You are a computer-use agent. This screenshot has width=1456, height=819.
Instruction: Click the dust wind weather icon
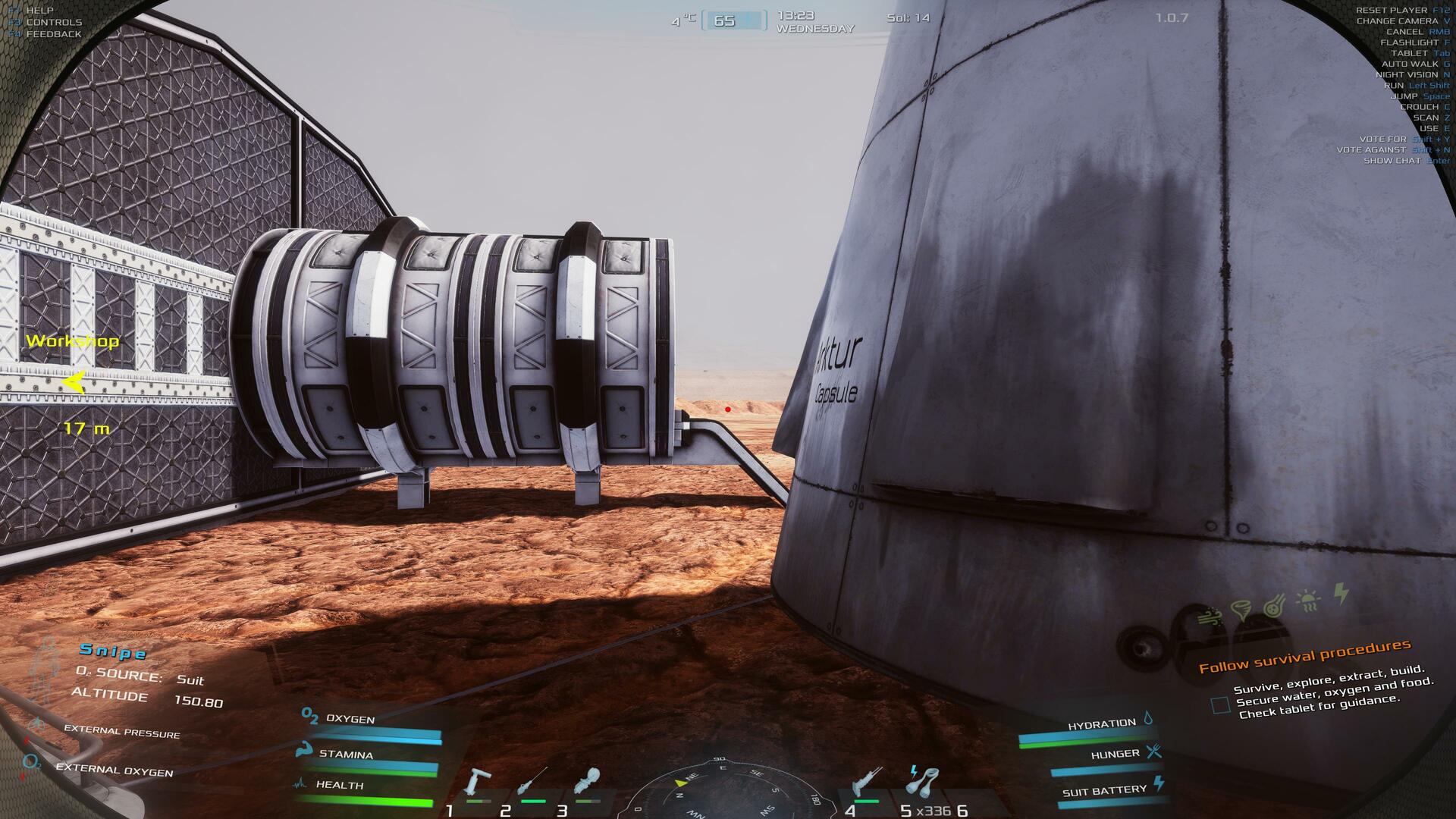click(x=1211, y=616)
